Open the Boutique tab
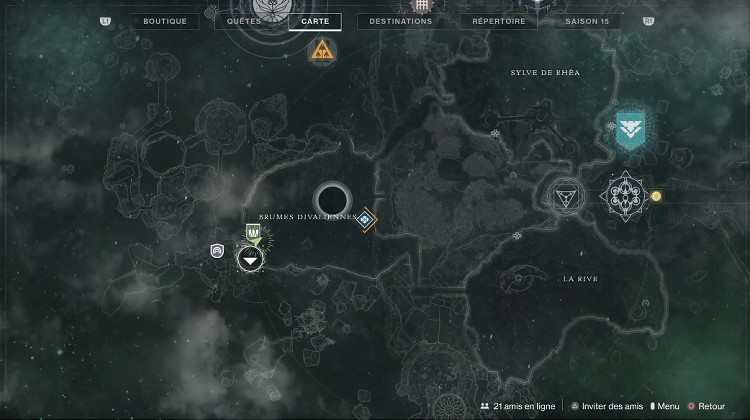Screen dimensions: 750x420 coord(165,21)
